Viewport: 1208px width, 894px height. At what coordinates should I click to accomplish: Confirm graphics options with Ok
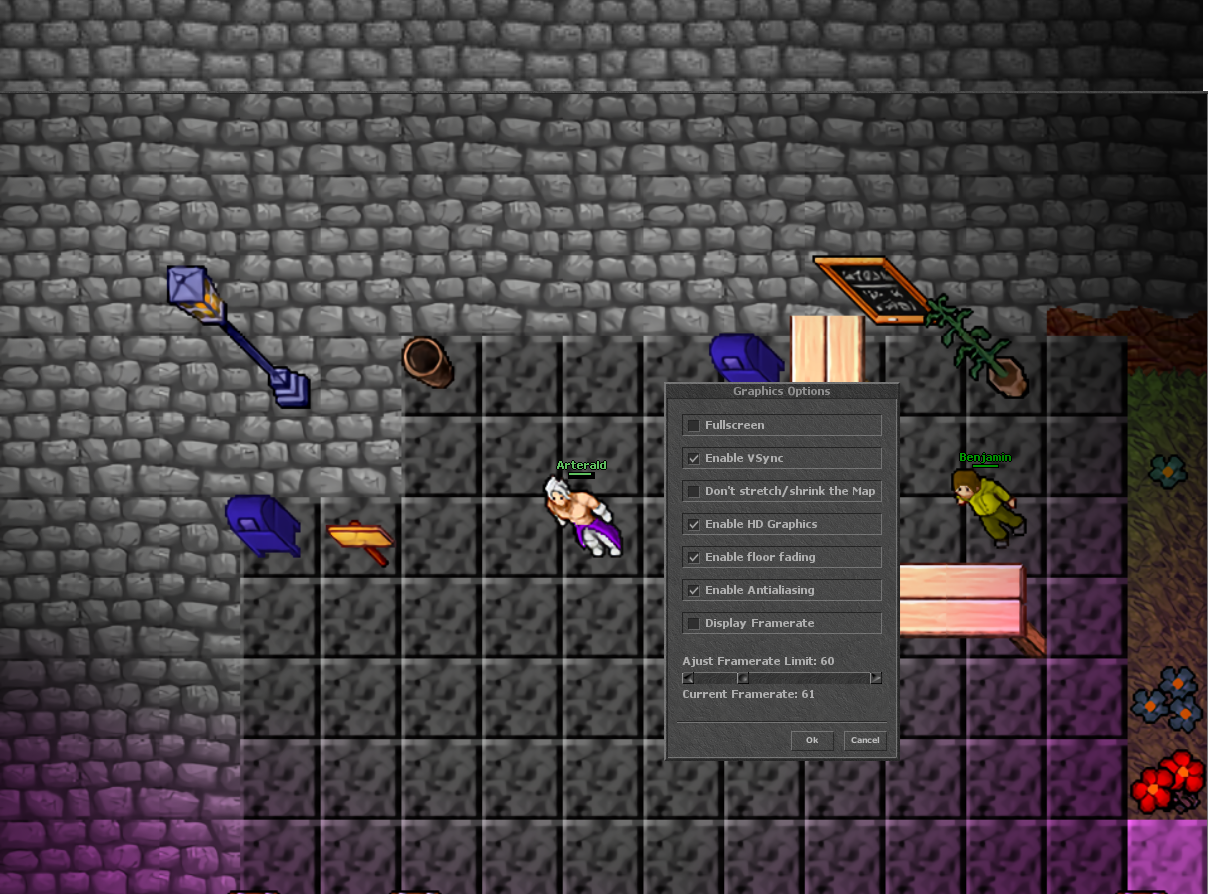[812, 740]
